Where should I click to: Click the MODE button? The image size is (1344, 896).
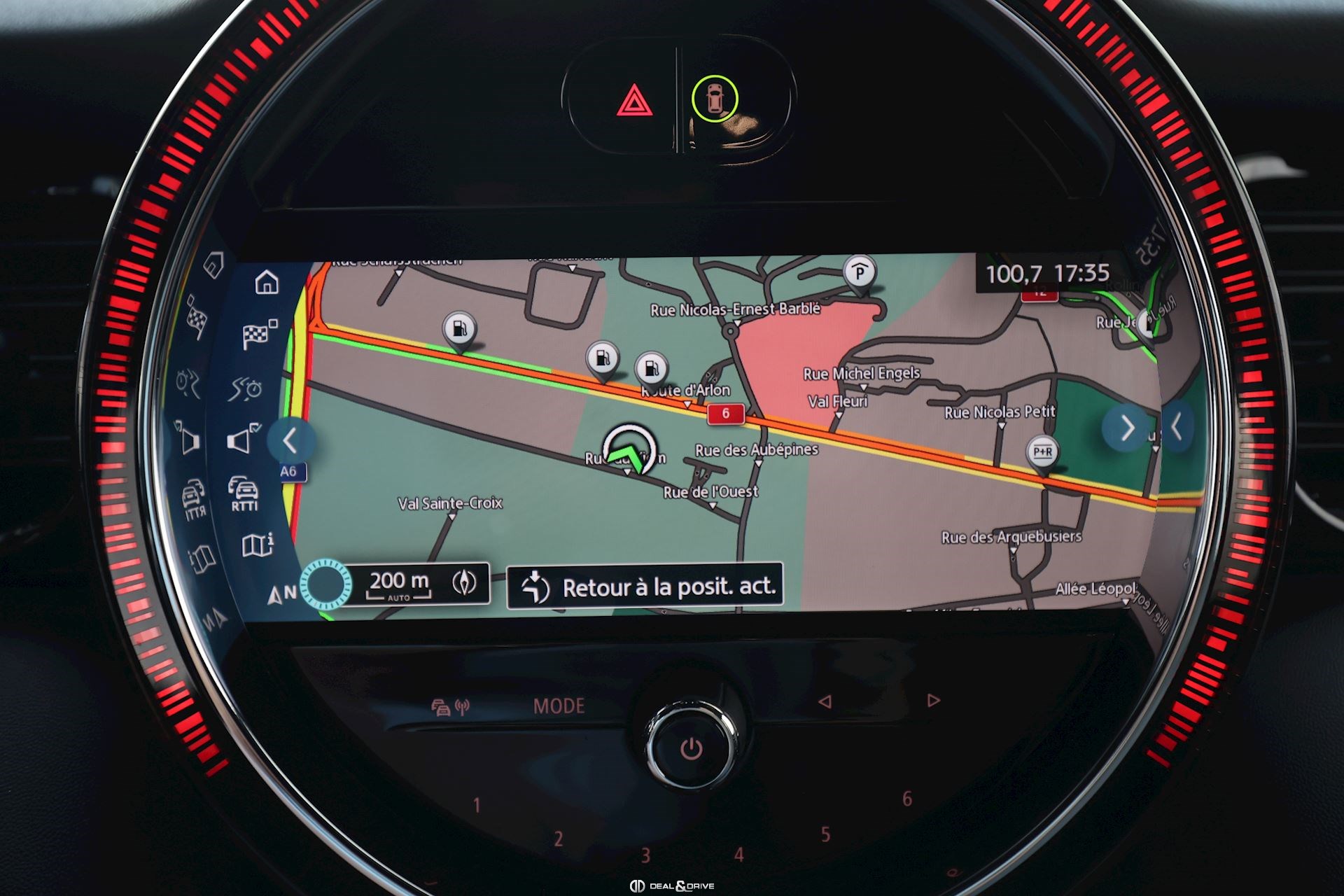click(x=559, y=706)
